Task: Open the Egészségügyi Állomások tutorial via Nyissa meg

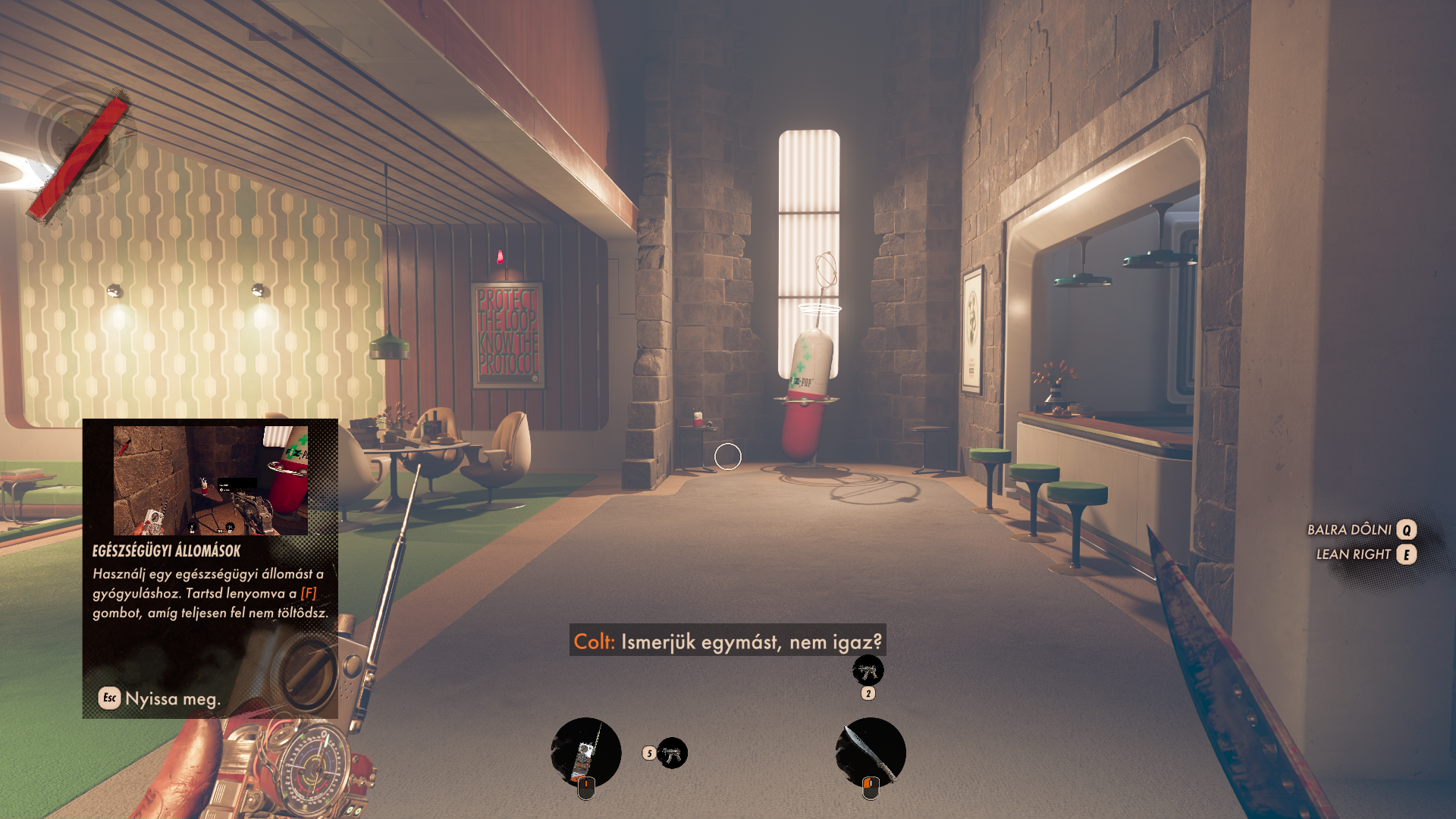Action: 160,698
